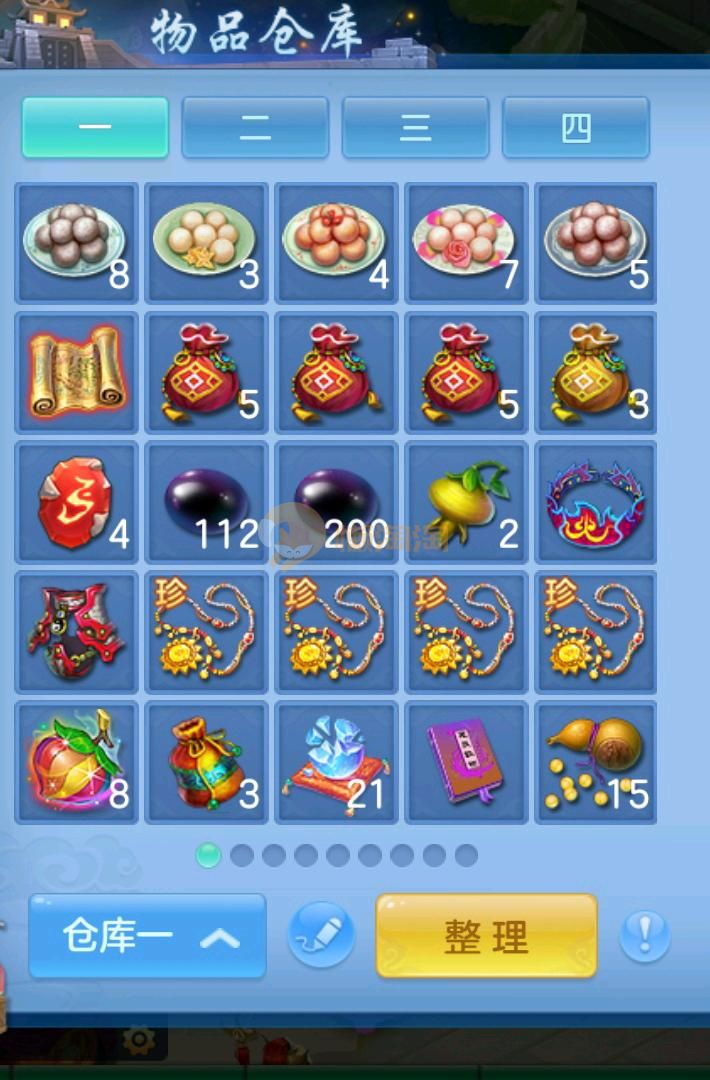Select the plate of dumplings with pink rose
Image resolution: width=710 pixels, height=1080 pixels.
[466, 242]
